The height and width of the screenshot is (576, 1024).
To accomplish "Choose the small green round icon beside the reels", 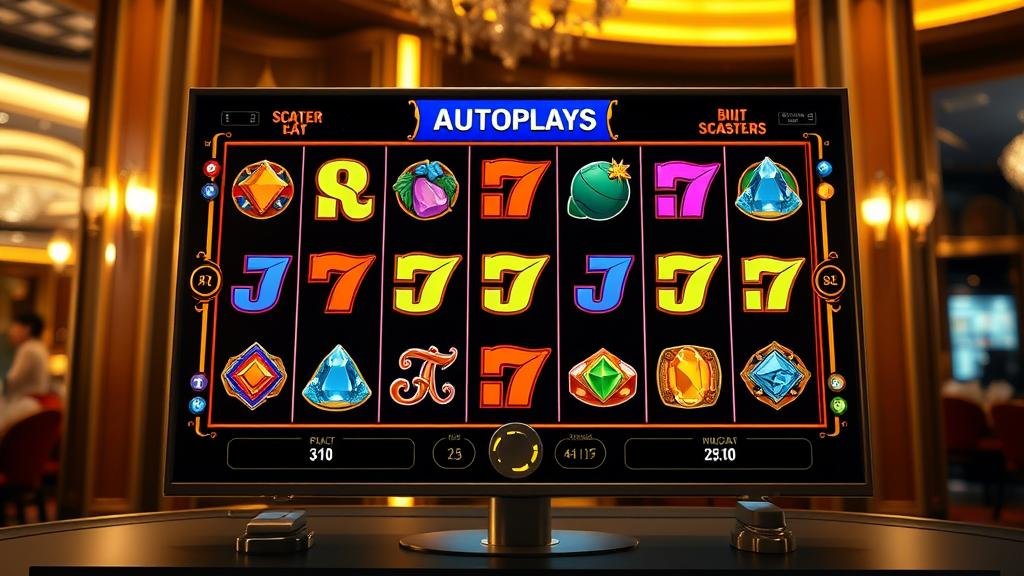I will click(838, 405).
